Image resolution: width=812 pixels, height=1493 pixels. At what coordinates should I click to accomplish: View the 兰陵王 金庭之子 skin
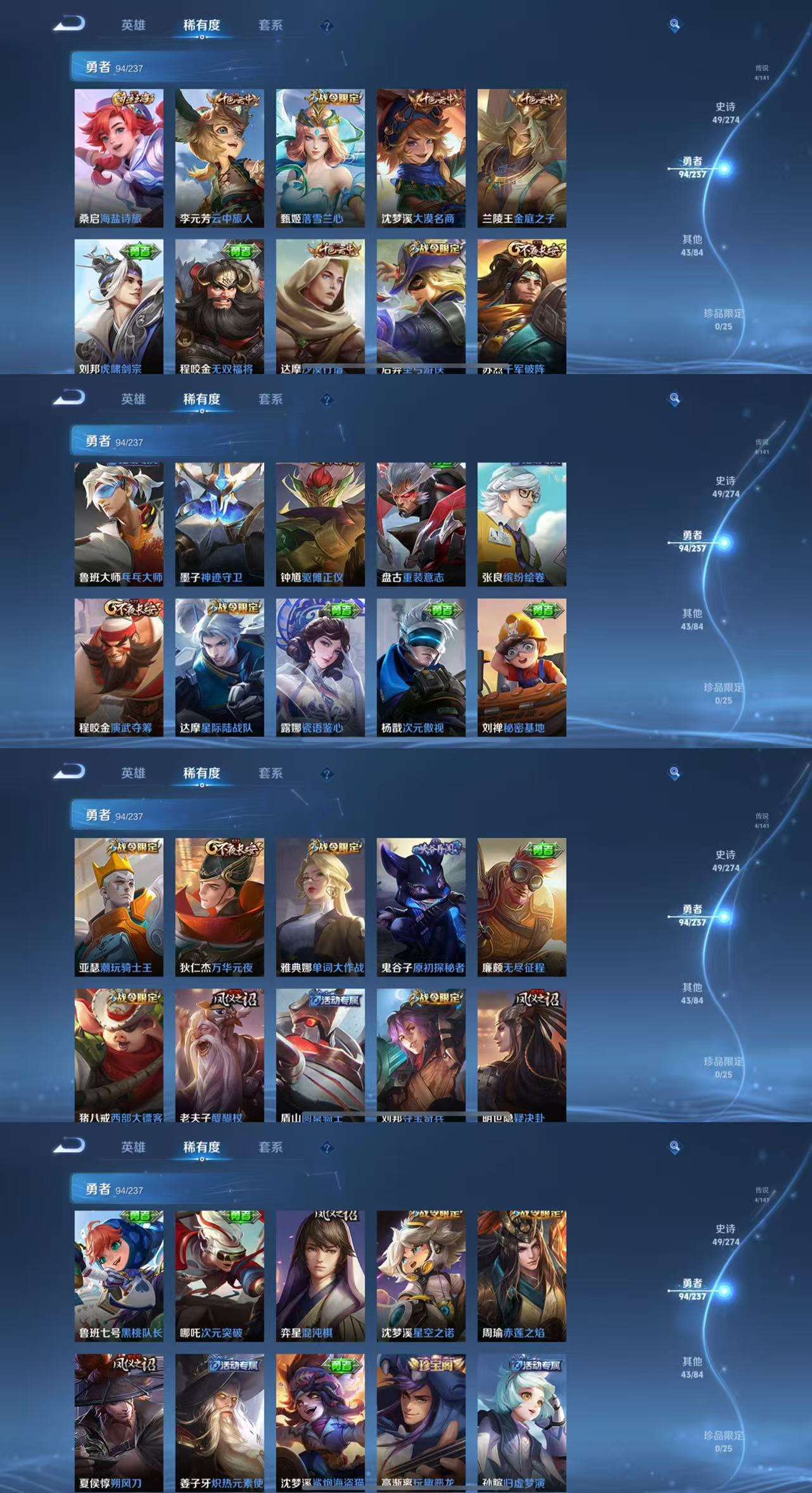pos(521,158)
